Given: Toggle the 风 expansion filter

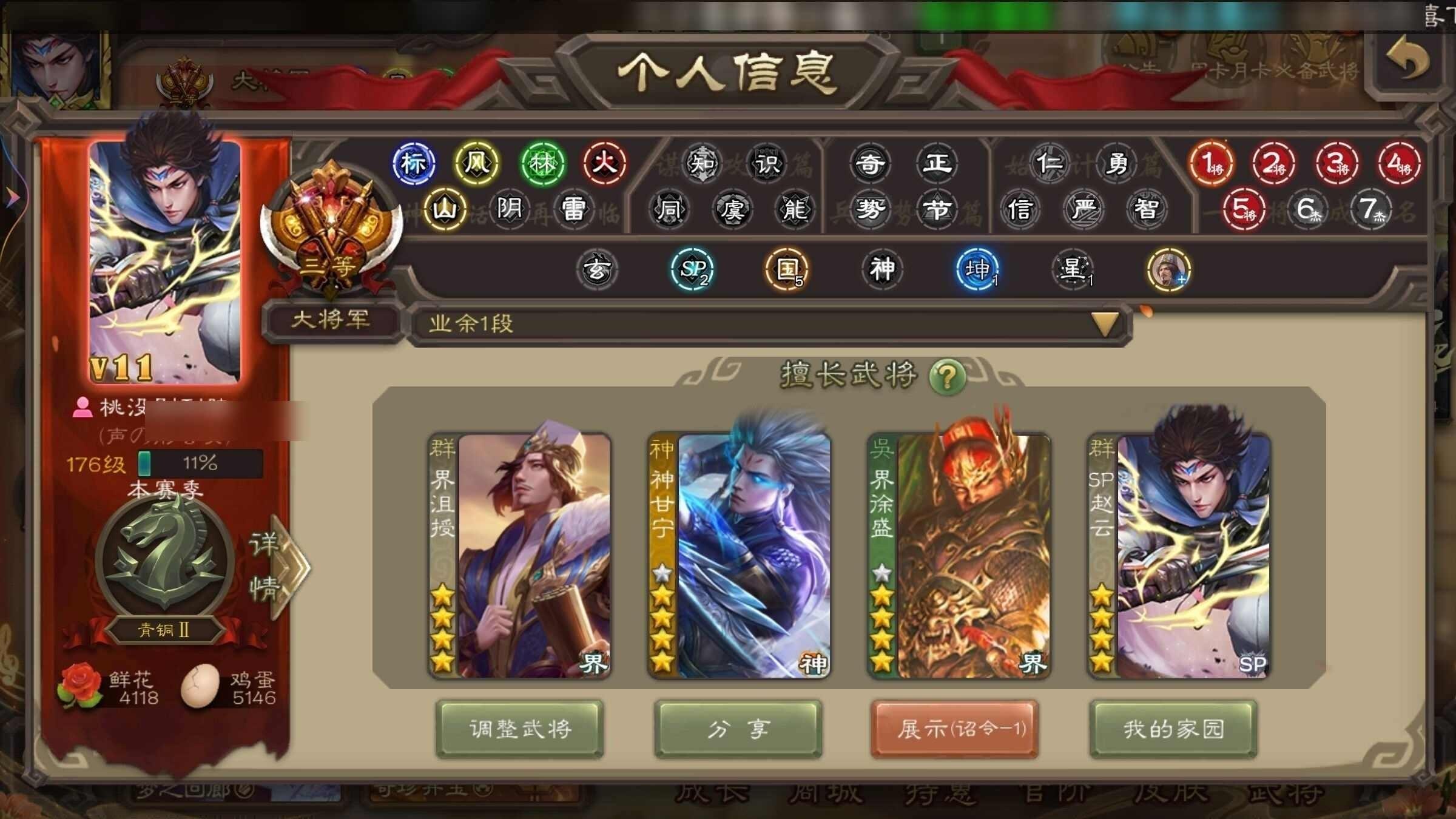Looking at the screenshot, I should (x=477, y=164).
